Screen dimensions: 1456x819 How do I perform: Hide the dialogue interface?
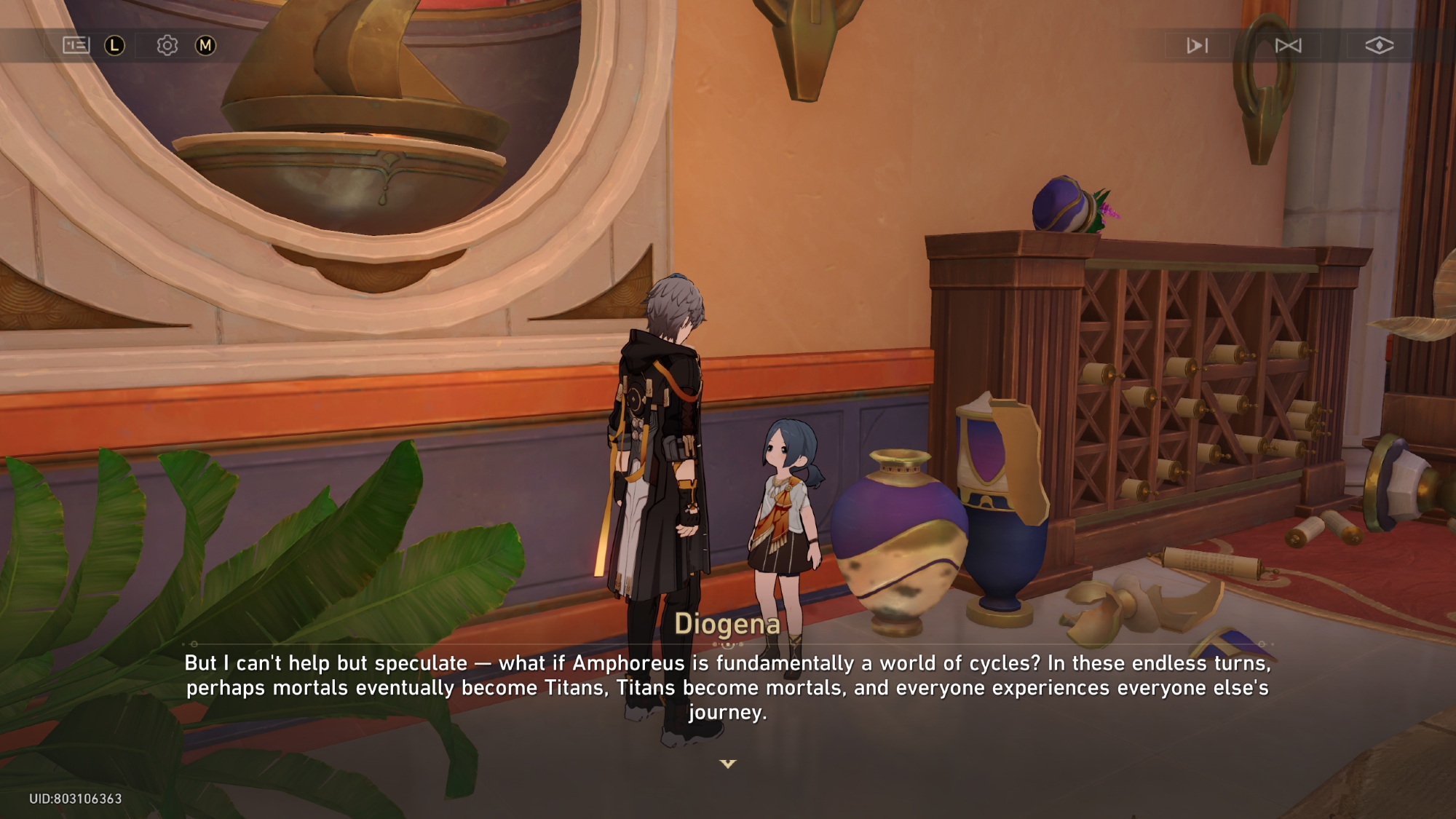1379,45
